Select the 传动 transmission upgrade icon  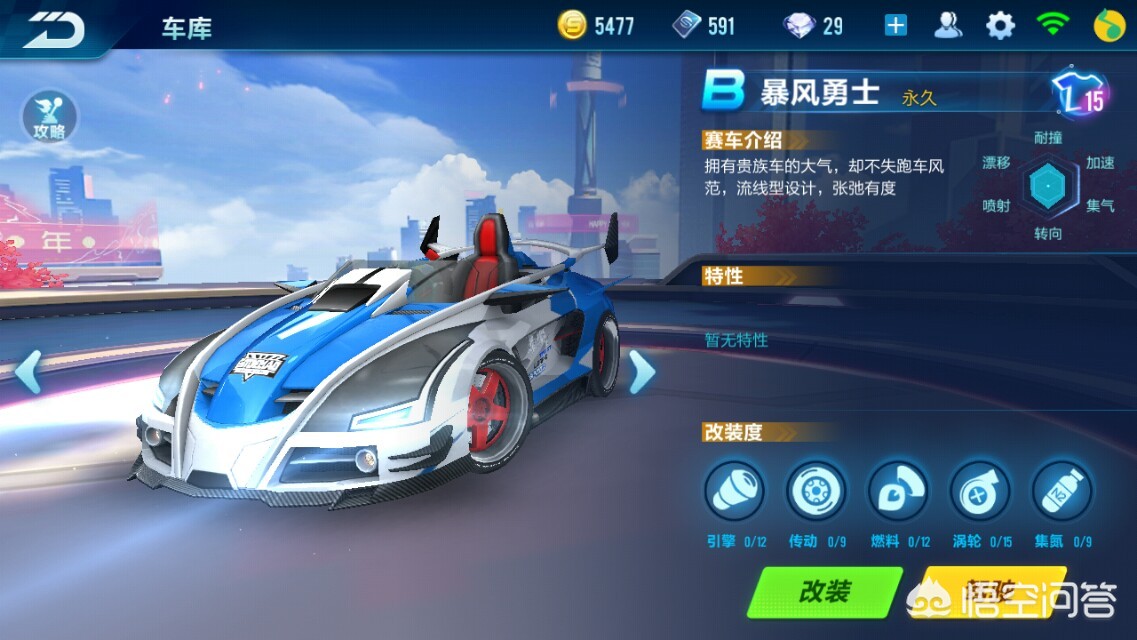click(x=816, y=491)
